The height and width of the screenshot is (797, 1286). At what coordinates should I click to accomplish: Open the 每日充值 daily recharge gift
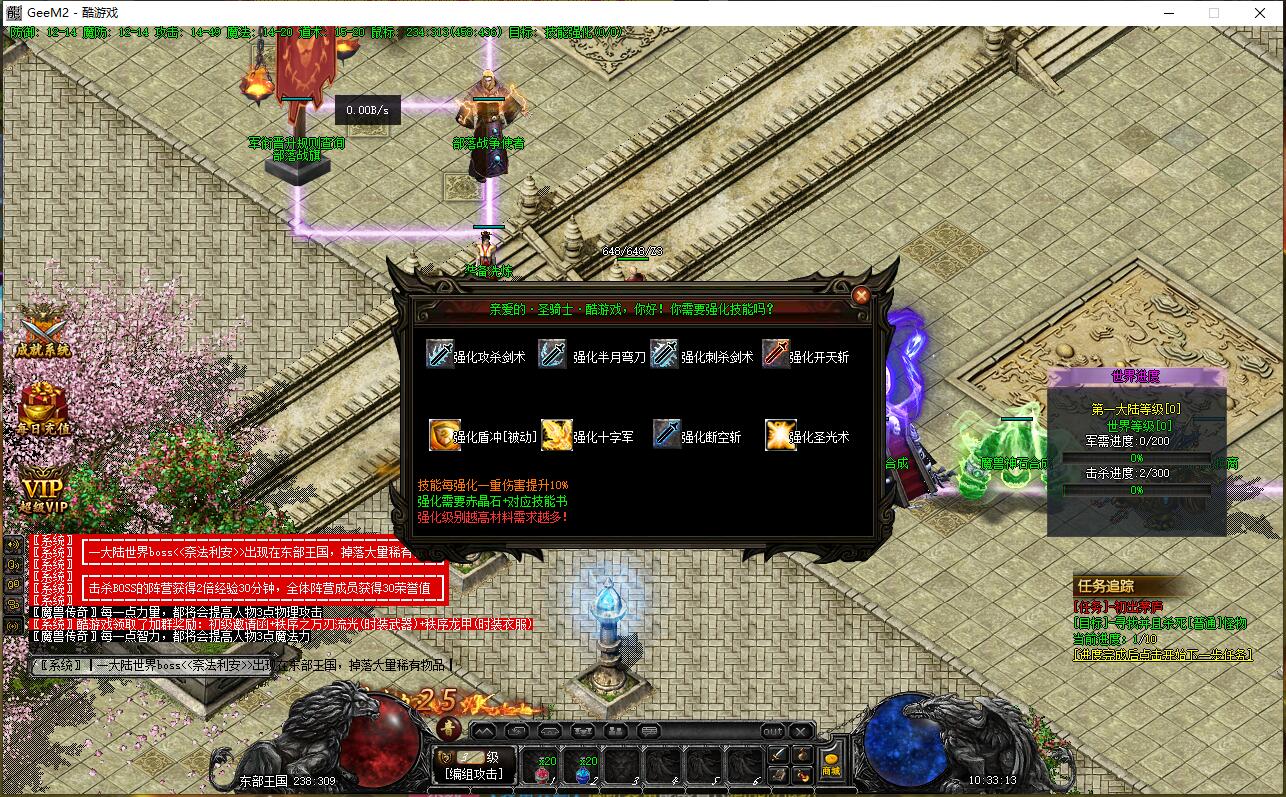tap(43, 410)
